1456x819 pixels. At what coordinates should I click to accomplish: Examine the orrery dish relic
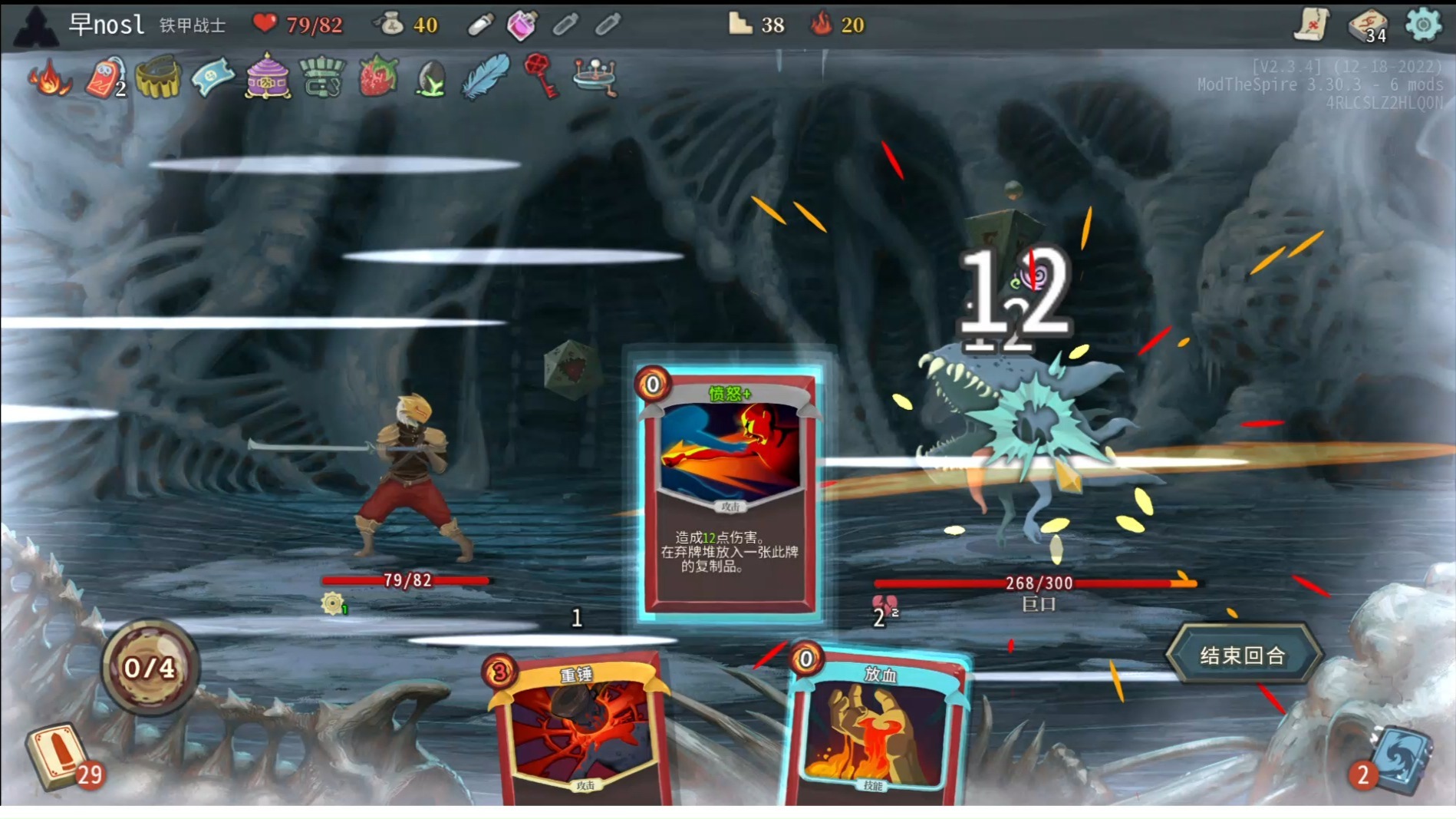(x=595, y=77)
